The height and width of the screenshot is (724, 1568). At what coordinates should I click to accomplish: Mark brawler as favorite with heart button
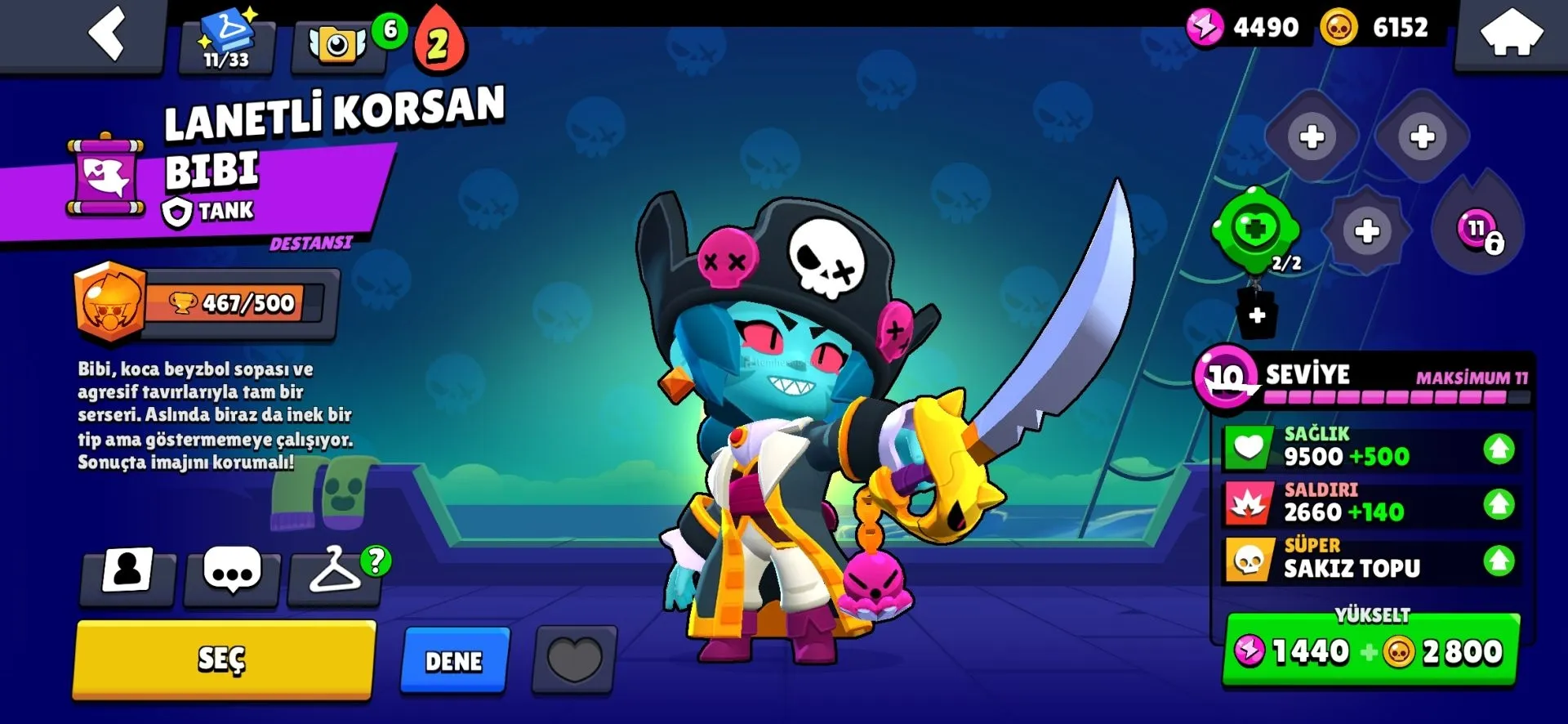tap(574, 659)
